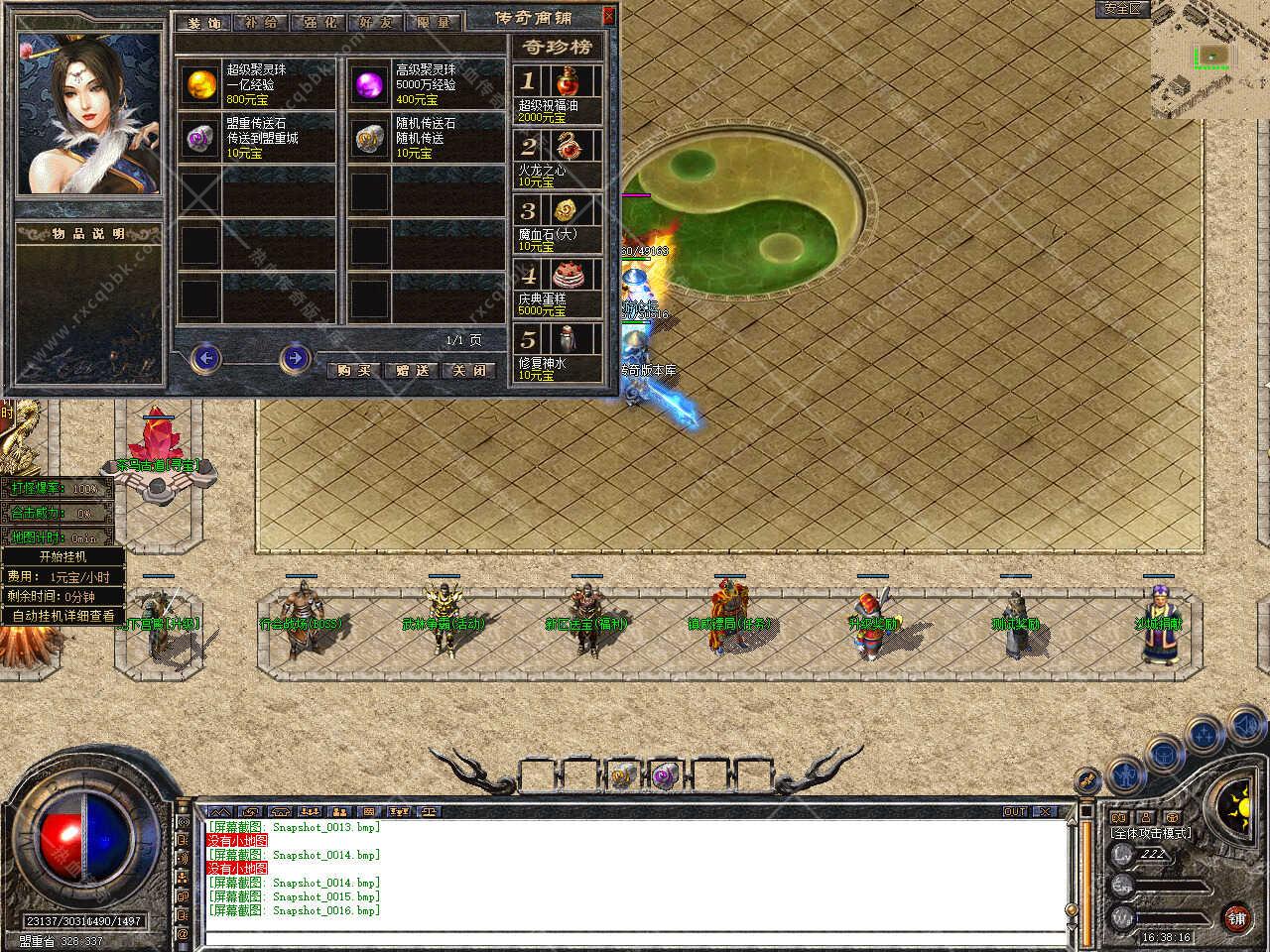Select the 随机传送石 random teleport stone
Image resolution: width=1270 pixels, height=952 pixels.
pyautogui.click(x=370, y=138)
